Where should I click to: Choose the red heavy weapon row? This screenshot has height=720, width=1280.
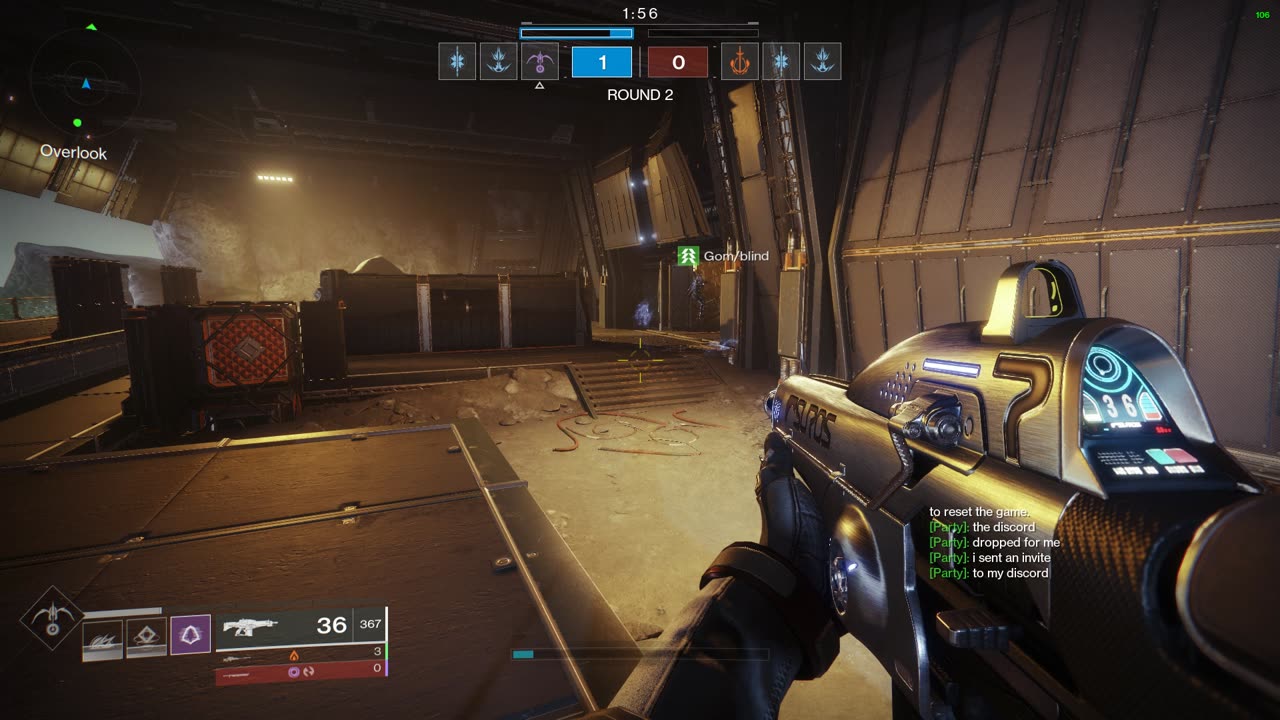point(300,671)
